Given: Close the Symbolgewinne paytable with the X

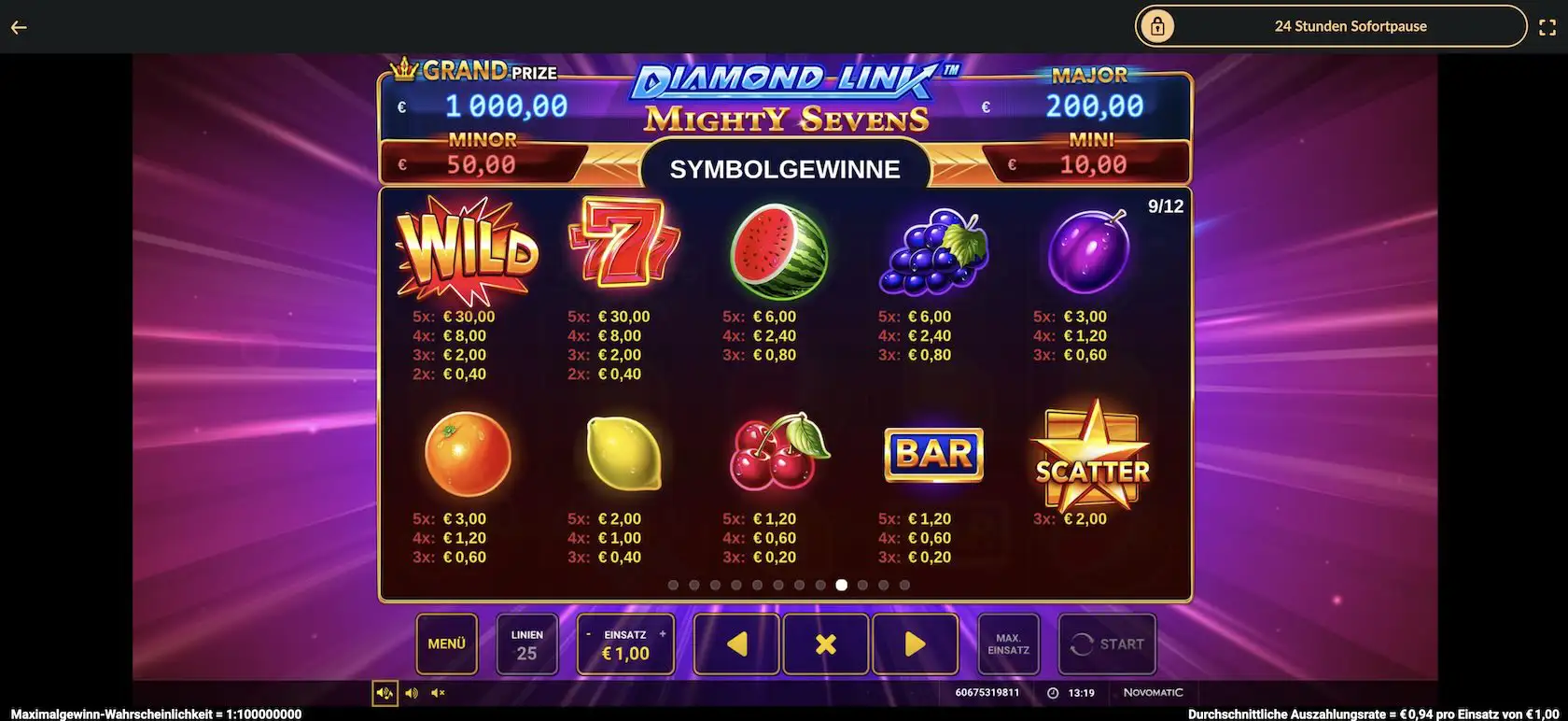Looking at the screenshot, I should [x=825, y=643].
